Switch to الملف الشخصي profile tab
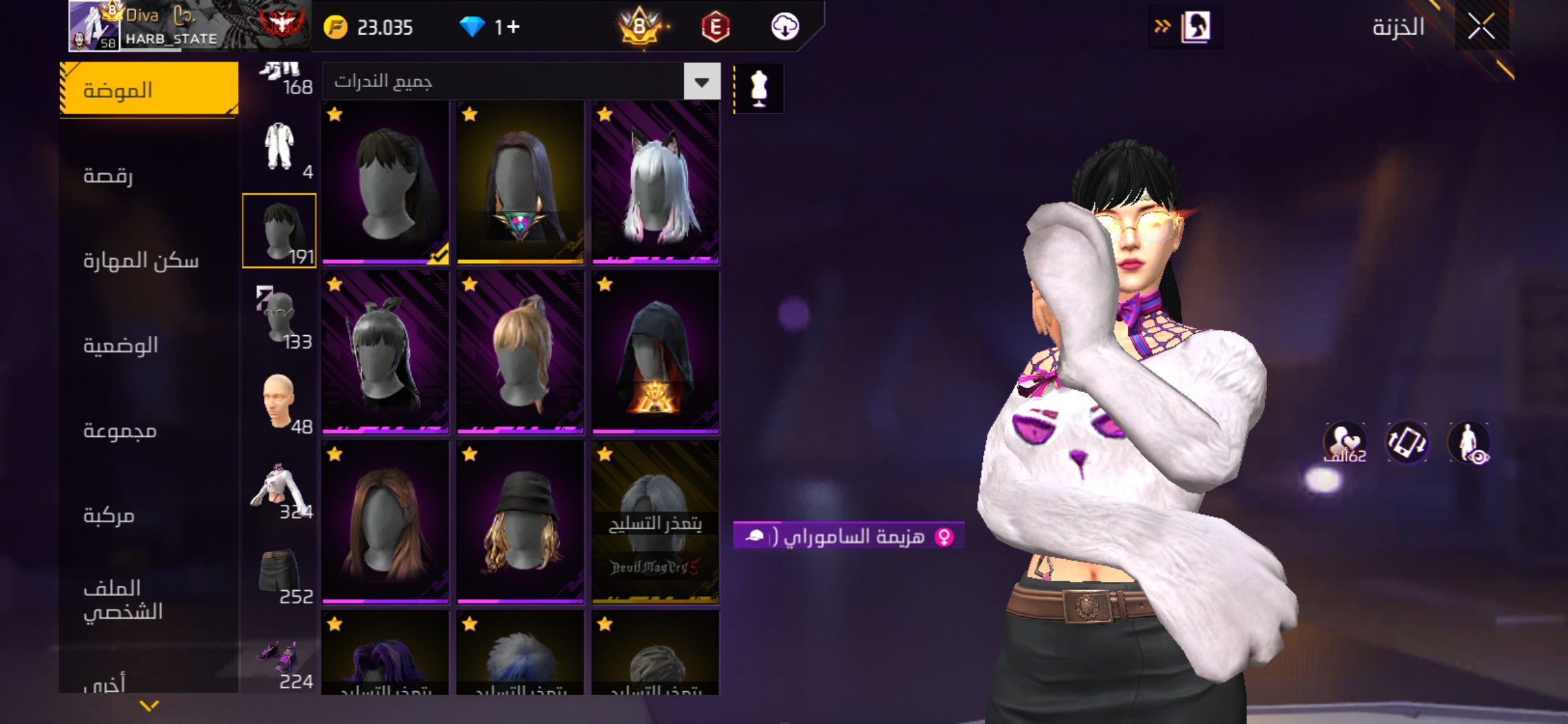 [149, 600]
